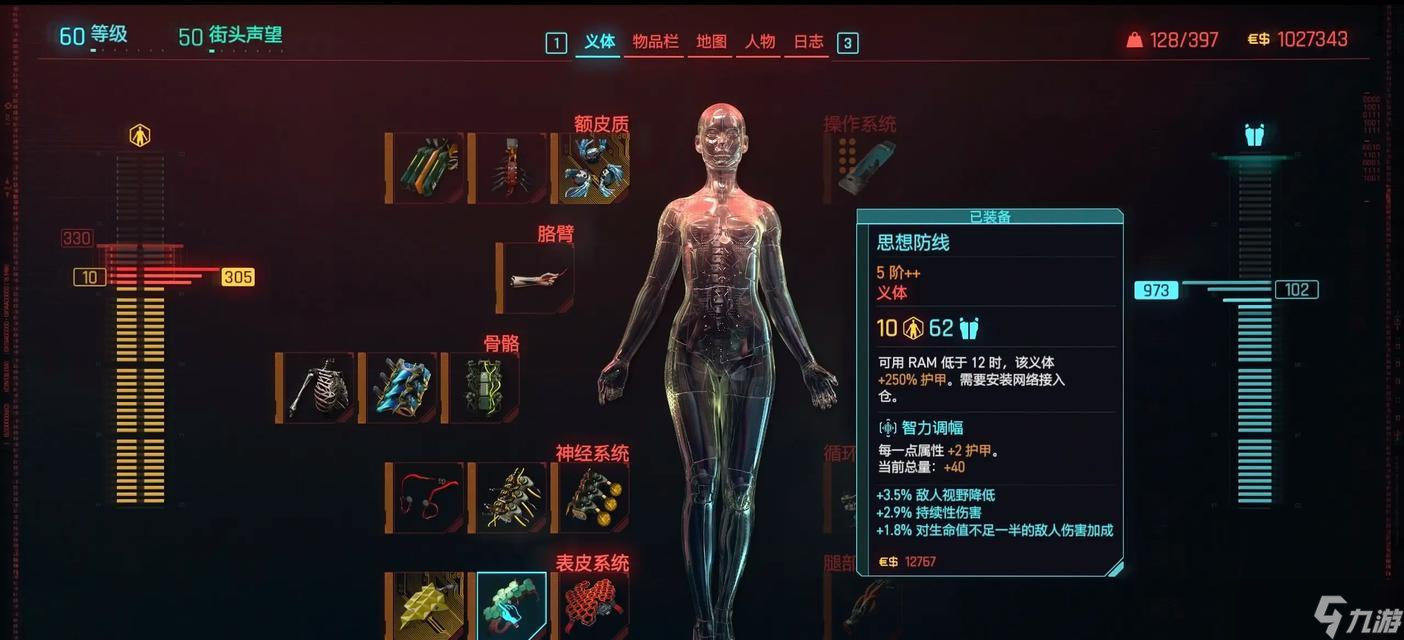Select the ribcage skeleton implant slot
1404x640 pixels.
[x=318, y=387]
